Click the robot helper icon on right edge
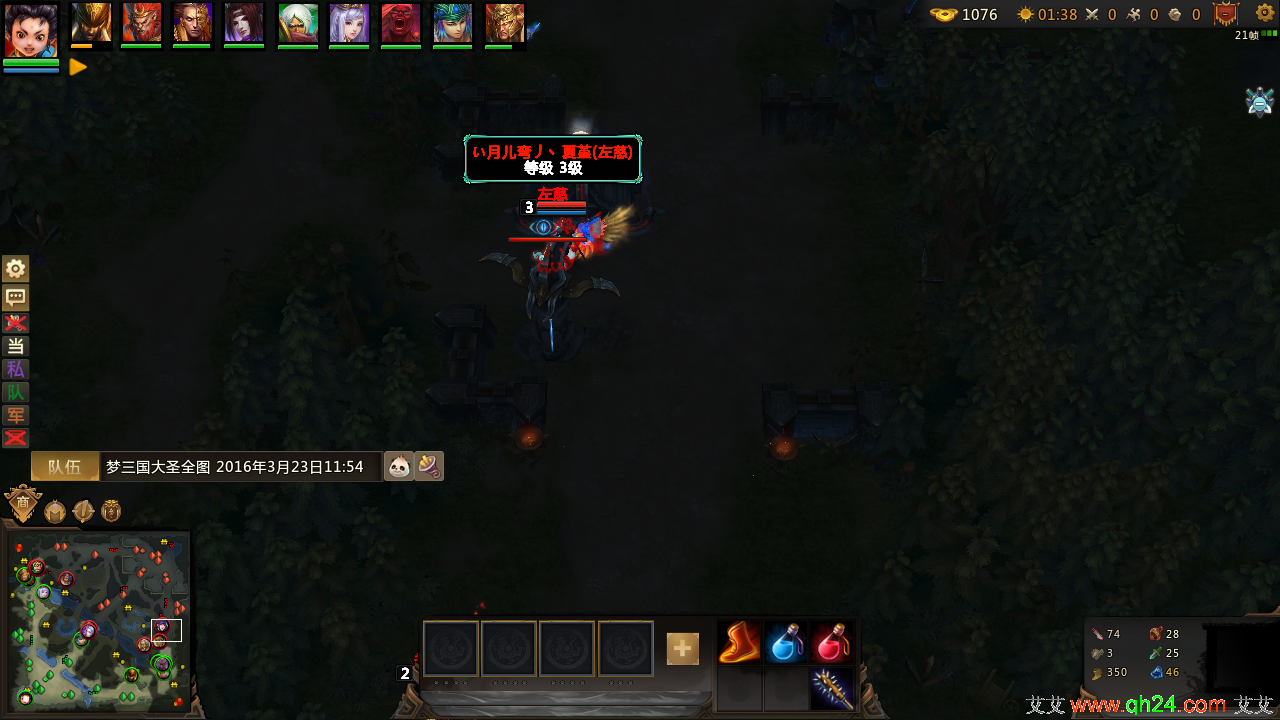Viewport: 1280px width, 720px height. click(x=1260, y=102)
